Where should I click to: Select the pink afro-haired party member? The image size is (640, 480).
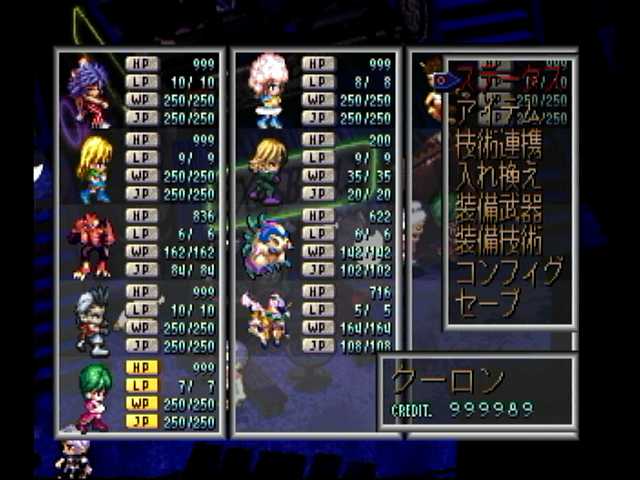pos(268,90)
